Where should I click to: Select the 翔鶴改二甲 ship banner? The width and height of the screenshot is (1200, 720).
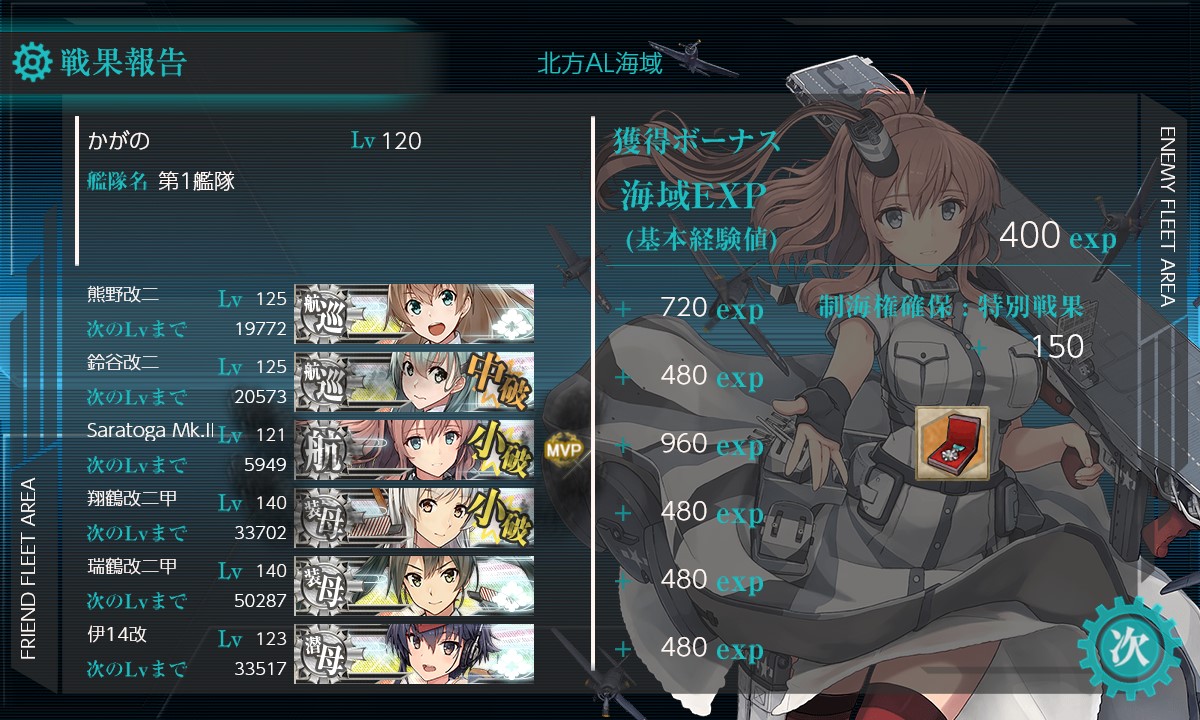click(414, 517)
